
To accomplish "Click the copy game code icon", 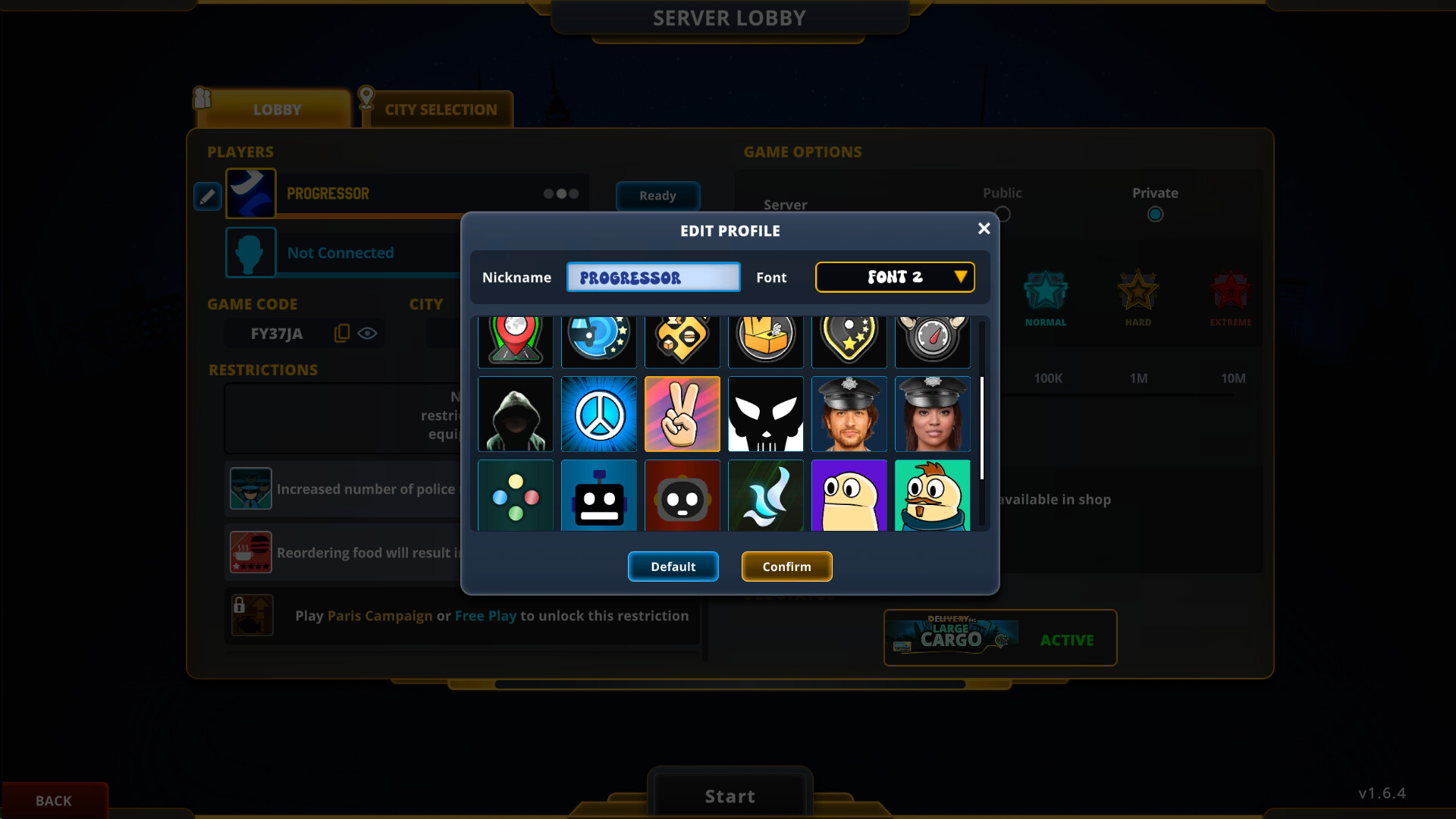I will 341,332.
